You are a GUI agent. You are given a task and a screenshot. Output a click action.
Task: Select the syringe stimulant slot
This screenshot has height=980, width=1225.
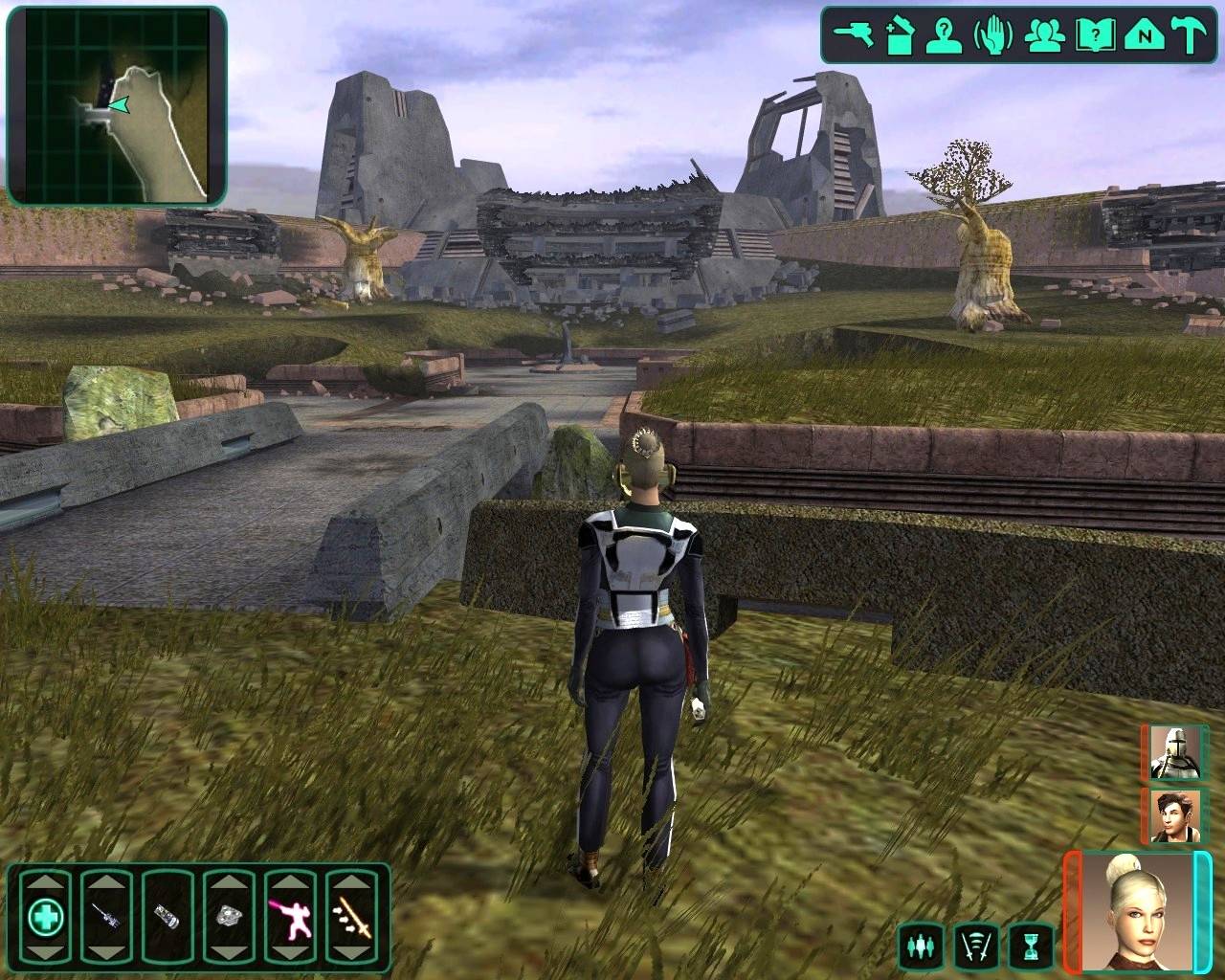tap(105, 919)
